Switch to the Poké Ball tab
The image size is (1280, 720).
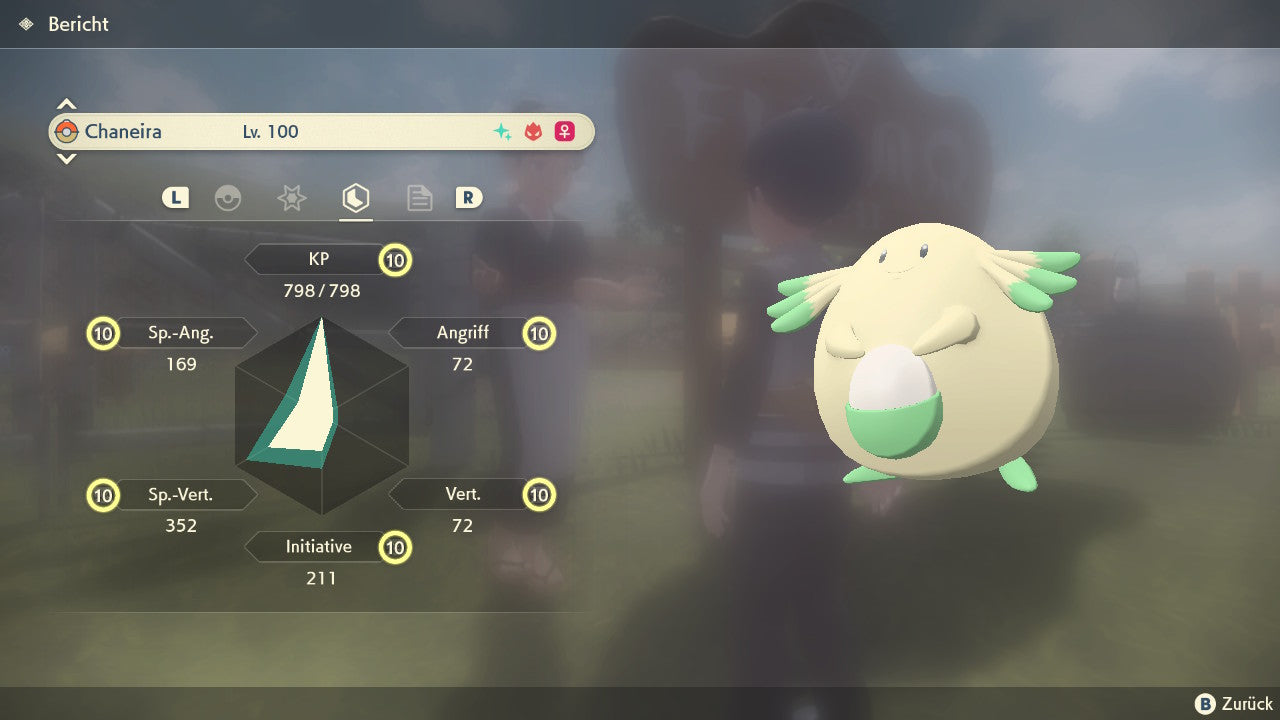point(228,198)
